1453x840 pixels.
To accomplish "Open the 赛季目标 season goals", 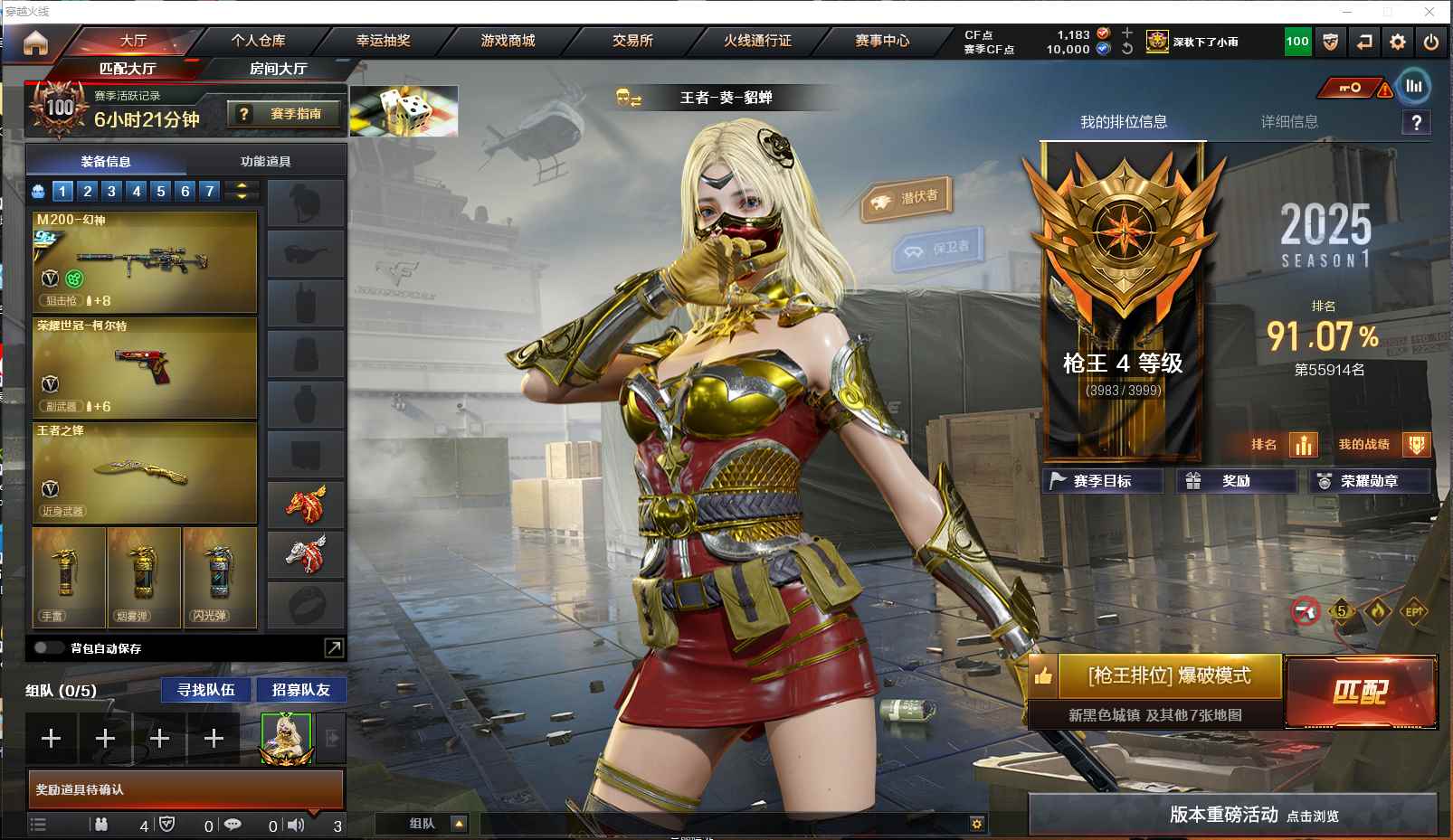I will pos(1102,481).
